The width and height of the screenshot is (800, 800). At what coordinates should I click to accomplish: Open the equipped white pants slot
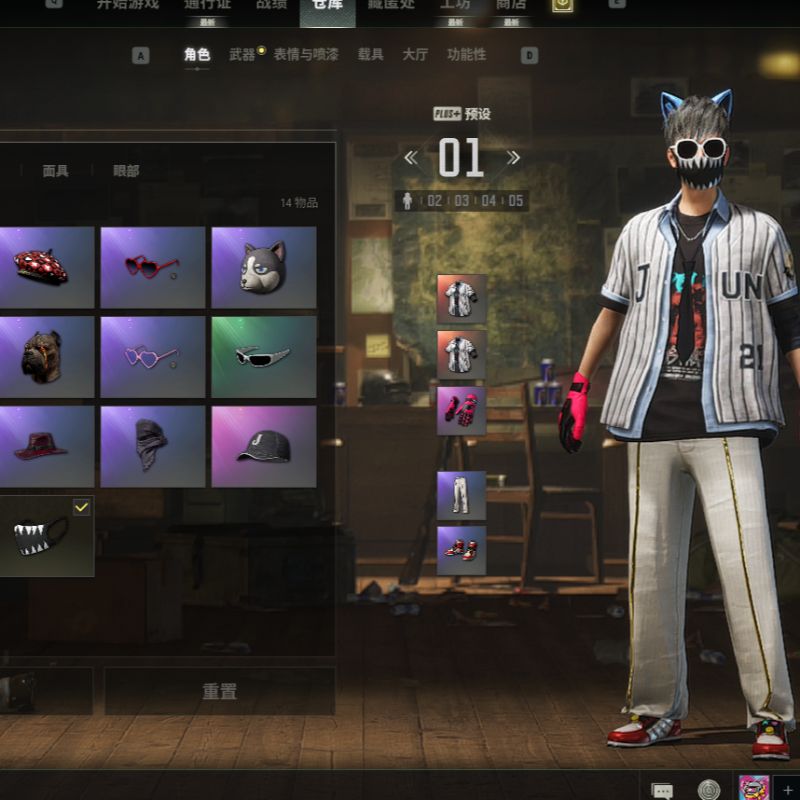pyautogui.click(x=461, y=496)
